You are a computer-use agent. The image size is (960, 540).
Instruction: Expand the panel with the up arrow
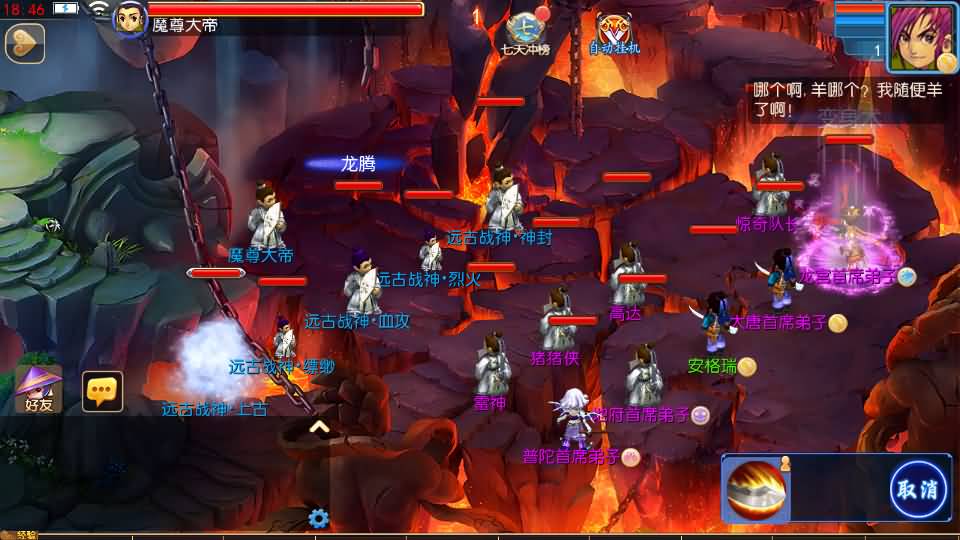[319, 428]
